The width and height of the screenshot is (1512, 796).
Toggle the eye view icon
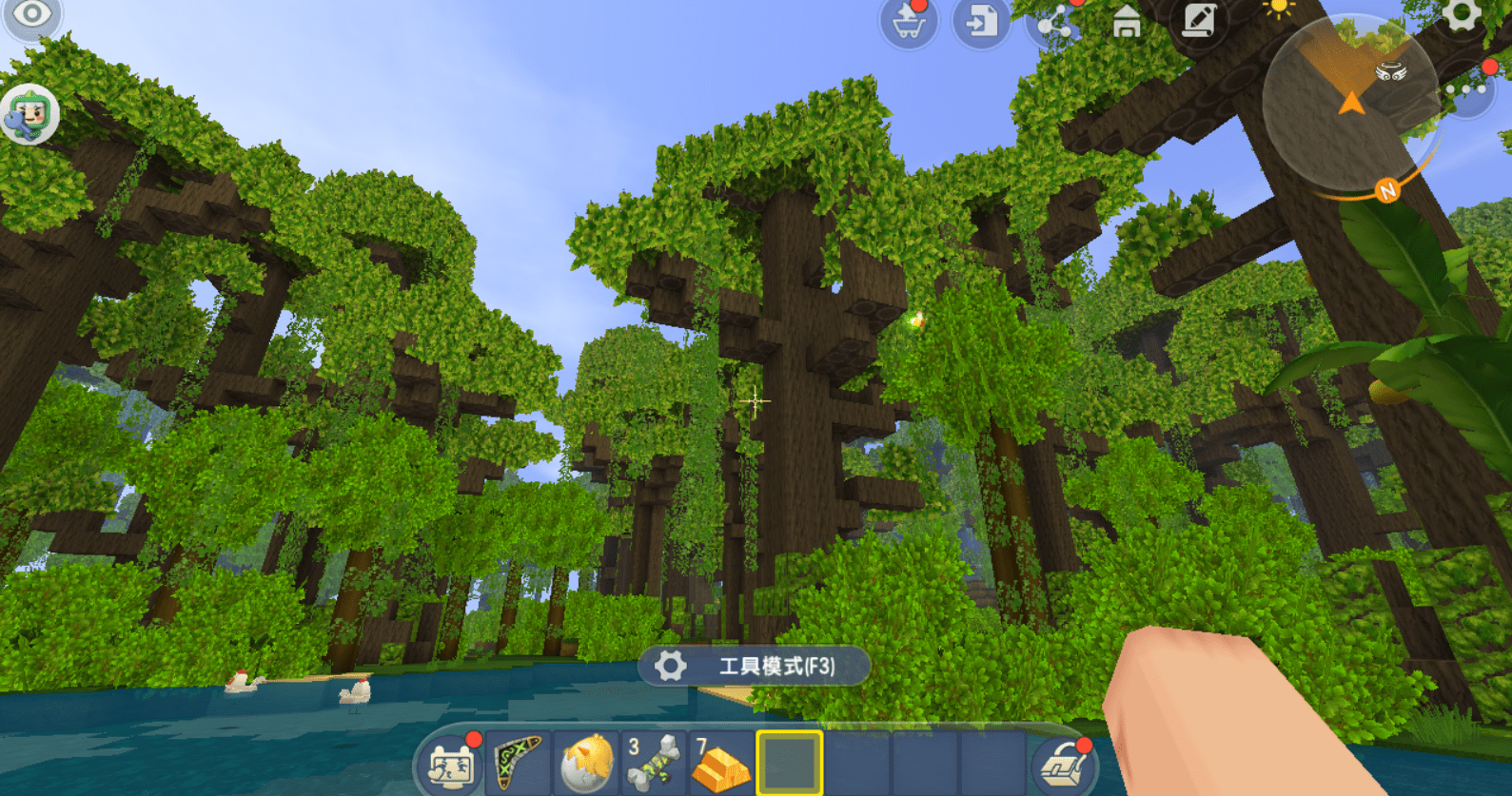pyautogui.click(x=31, y=14)
